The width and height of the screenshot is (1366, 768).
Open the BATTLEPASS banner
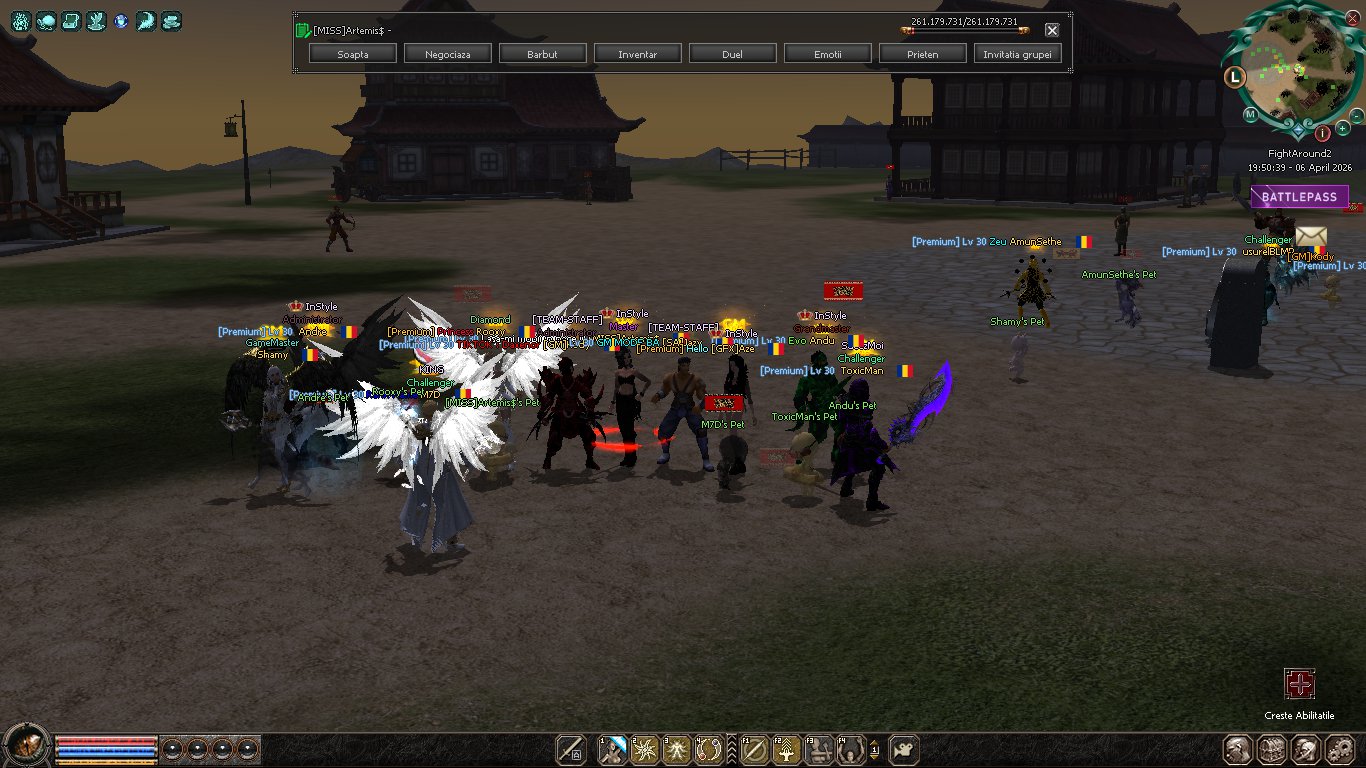pos(1299,197)
